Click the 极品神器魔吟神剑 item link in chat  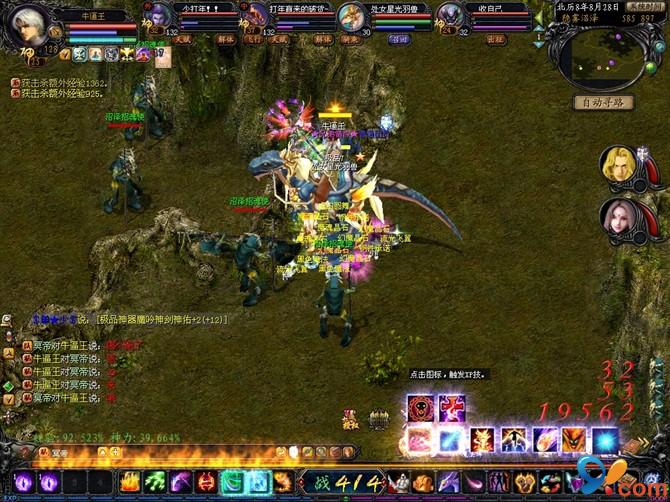[x=160, y=320]
